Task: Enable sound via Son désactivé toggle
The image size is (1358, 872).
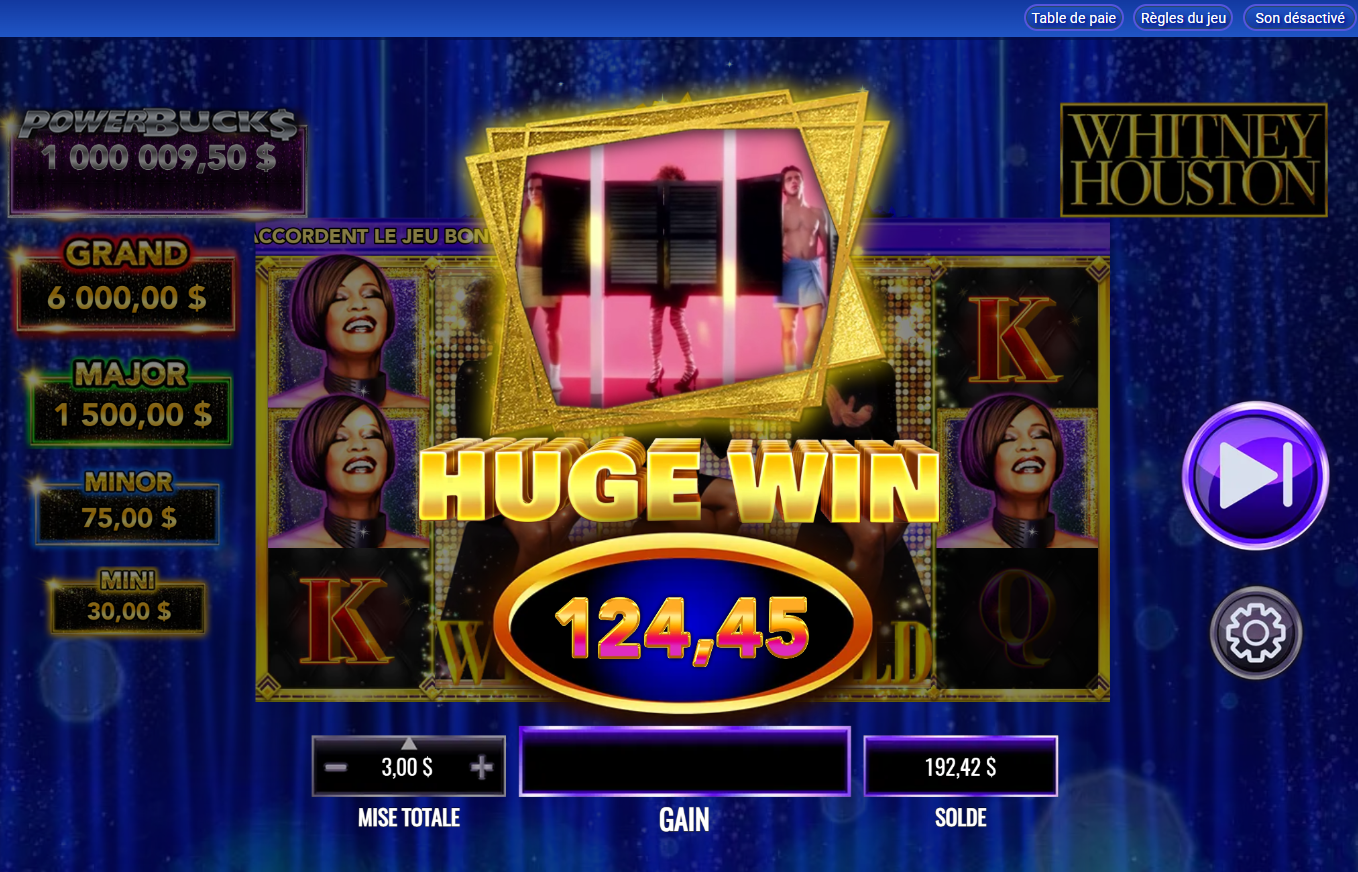Action: click(1297, 17)
